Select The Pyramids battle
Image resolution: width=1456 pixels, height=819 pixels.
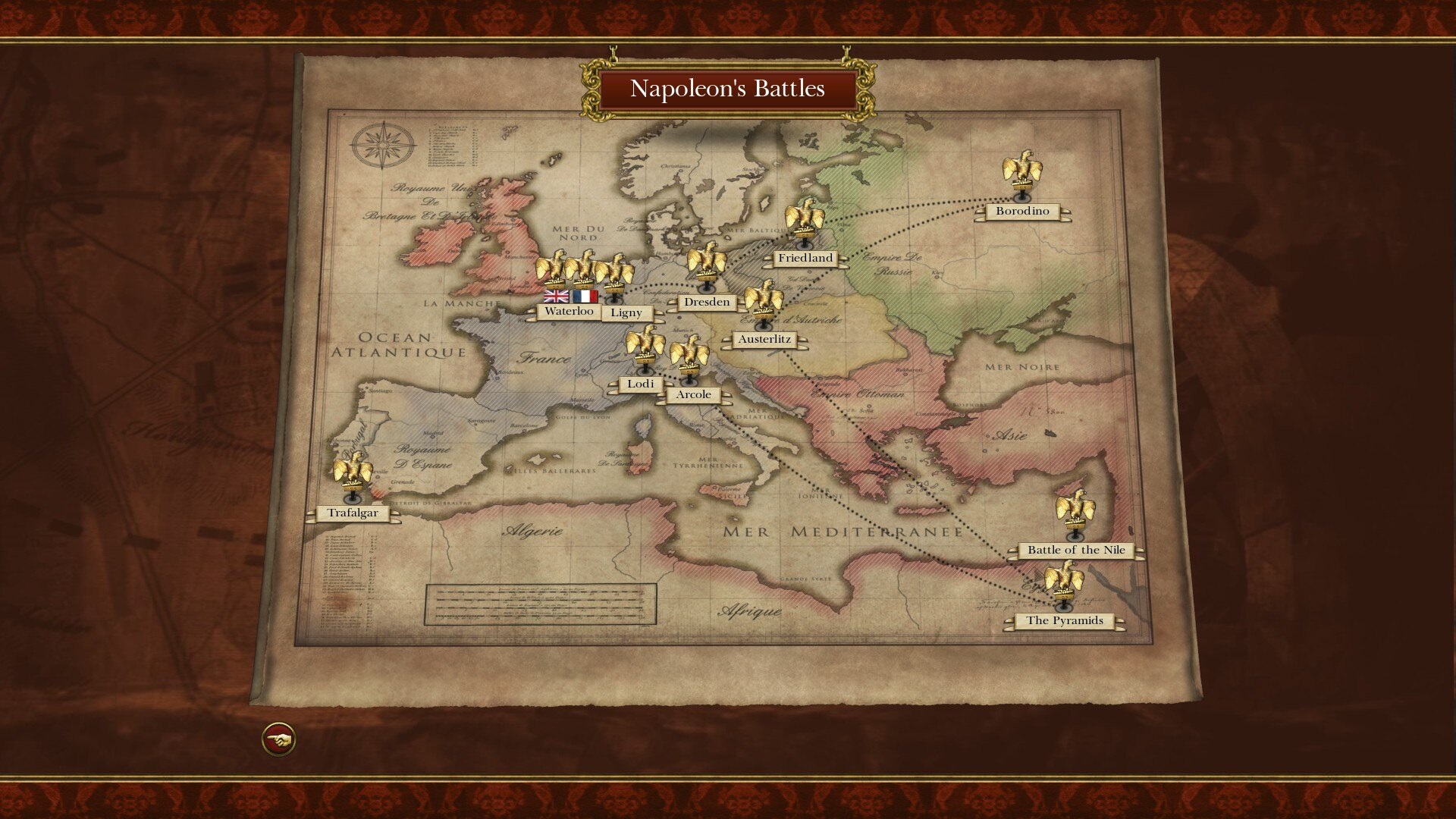point(1065,620)
